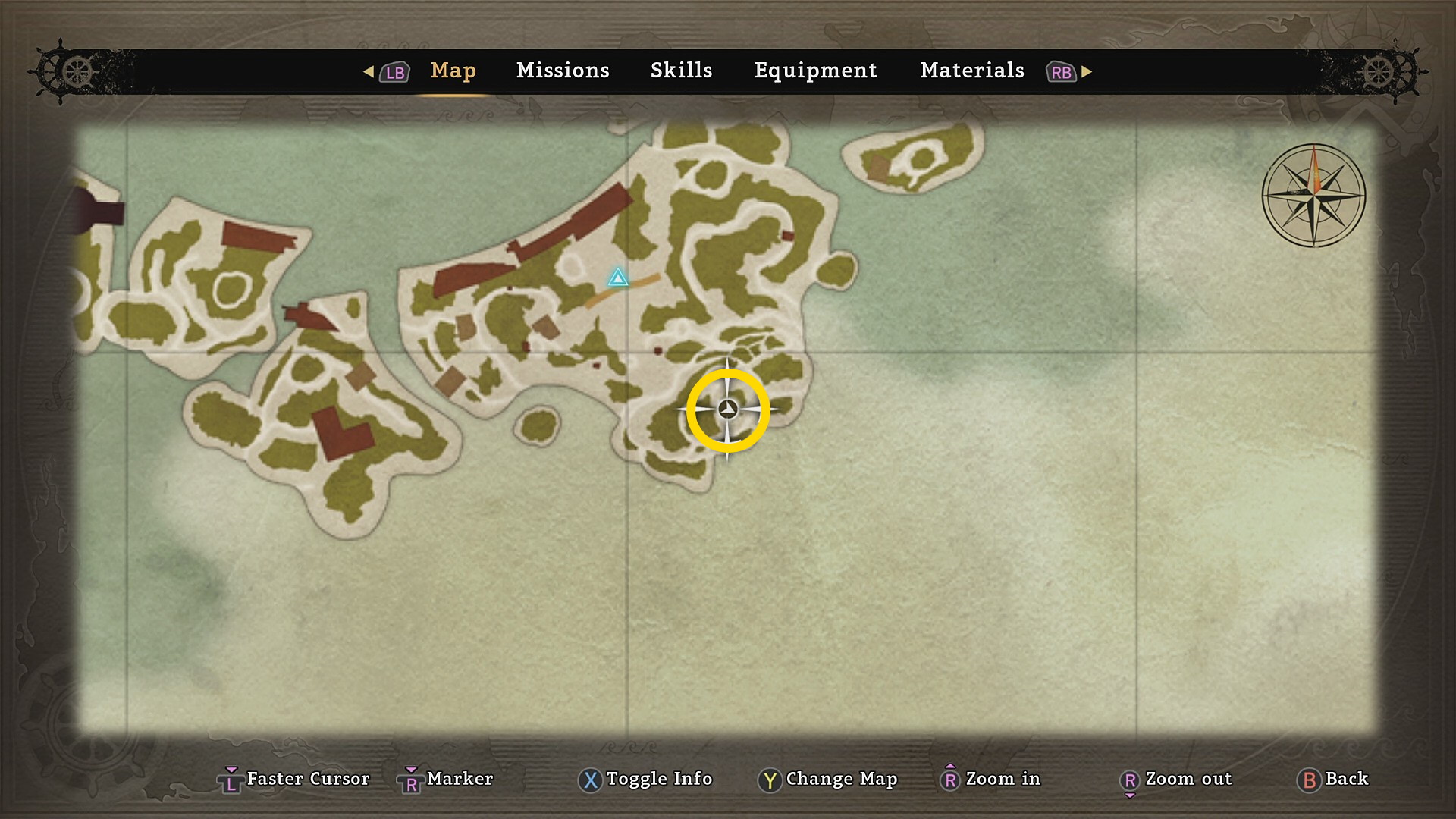Choose the Toggle Info option
This screenshot has width=1456, height=819.
click(645, 779)
